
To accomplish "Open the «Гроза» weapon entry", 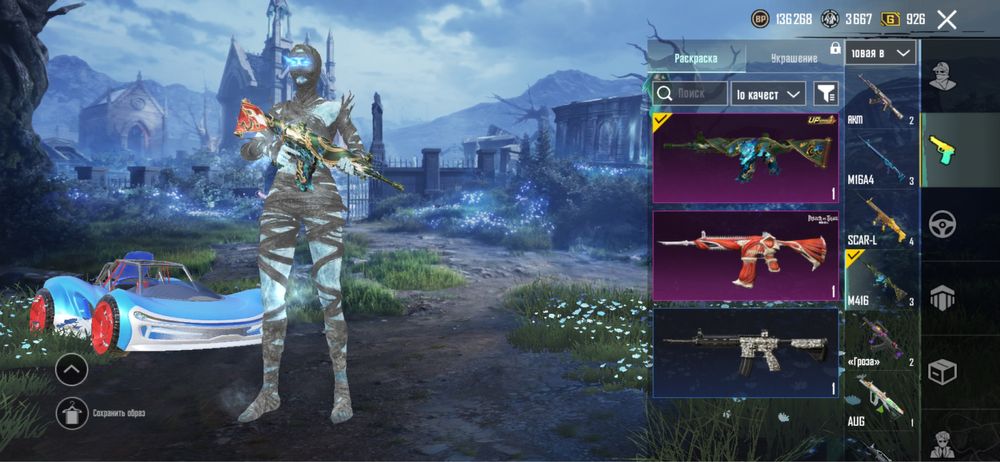I will 882,340.
